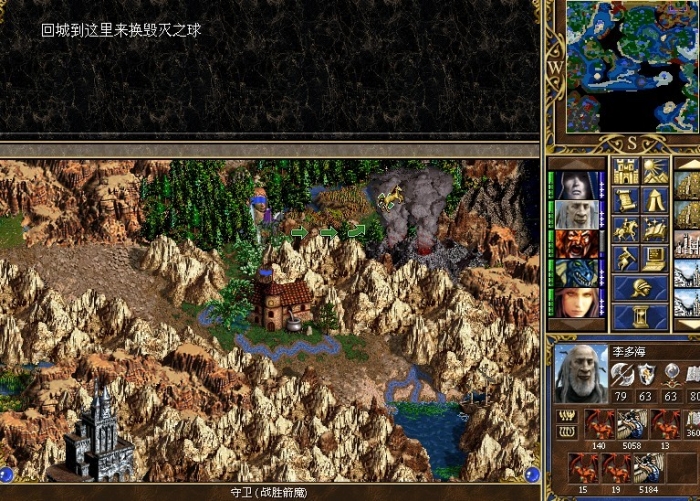700x501 pixels.
Task: Open the Kingdom Overview castle button
Action: [x=626, y=171]
